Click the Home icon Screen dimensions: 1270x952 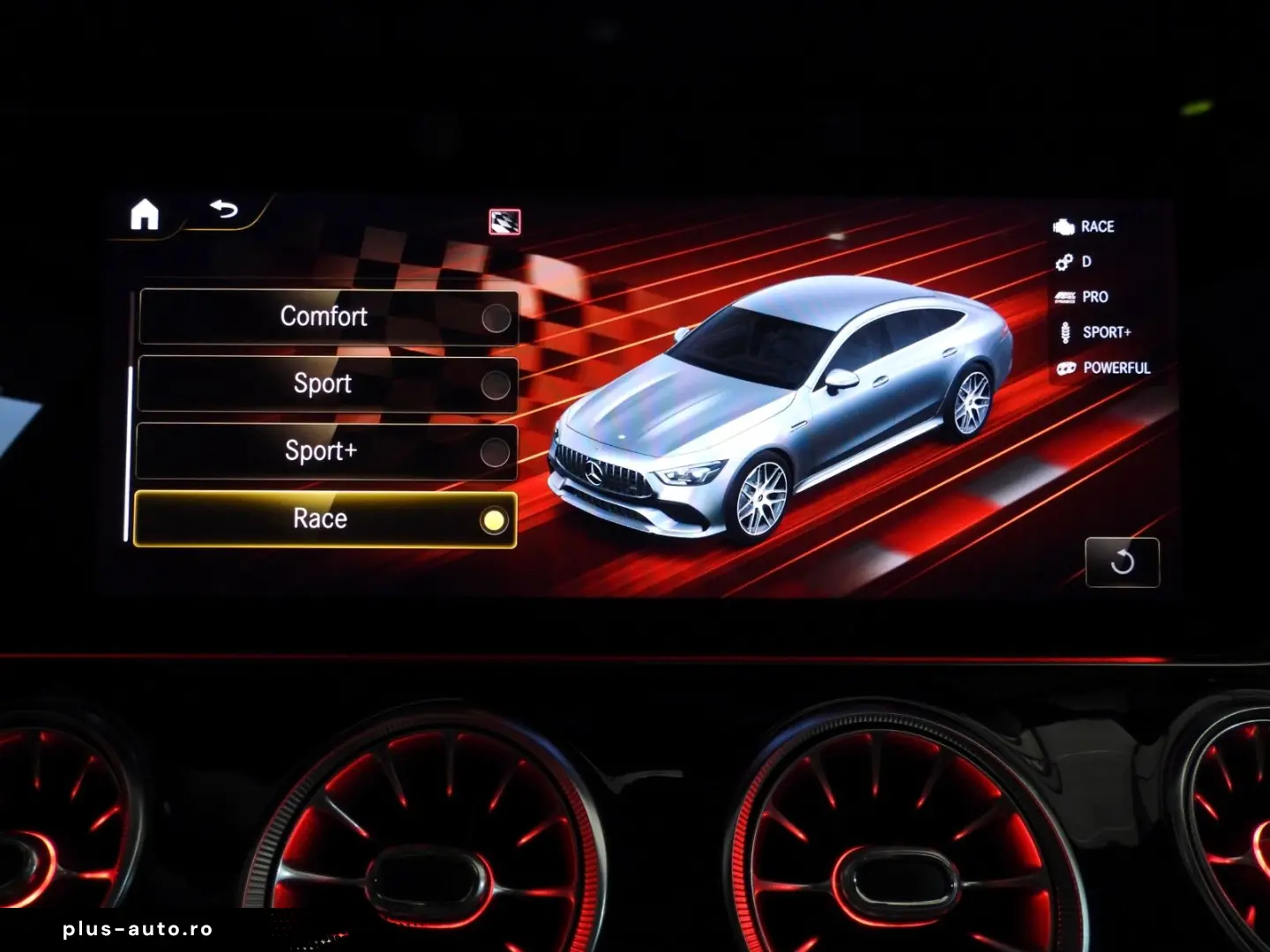[146, 212]
